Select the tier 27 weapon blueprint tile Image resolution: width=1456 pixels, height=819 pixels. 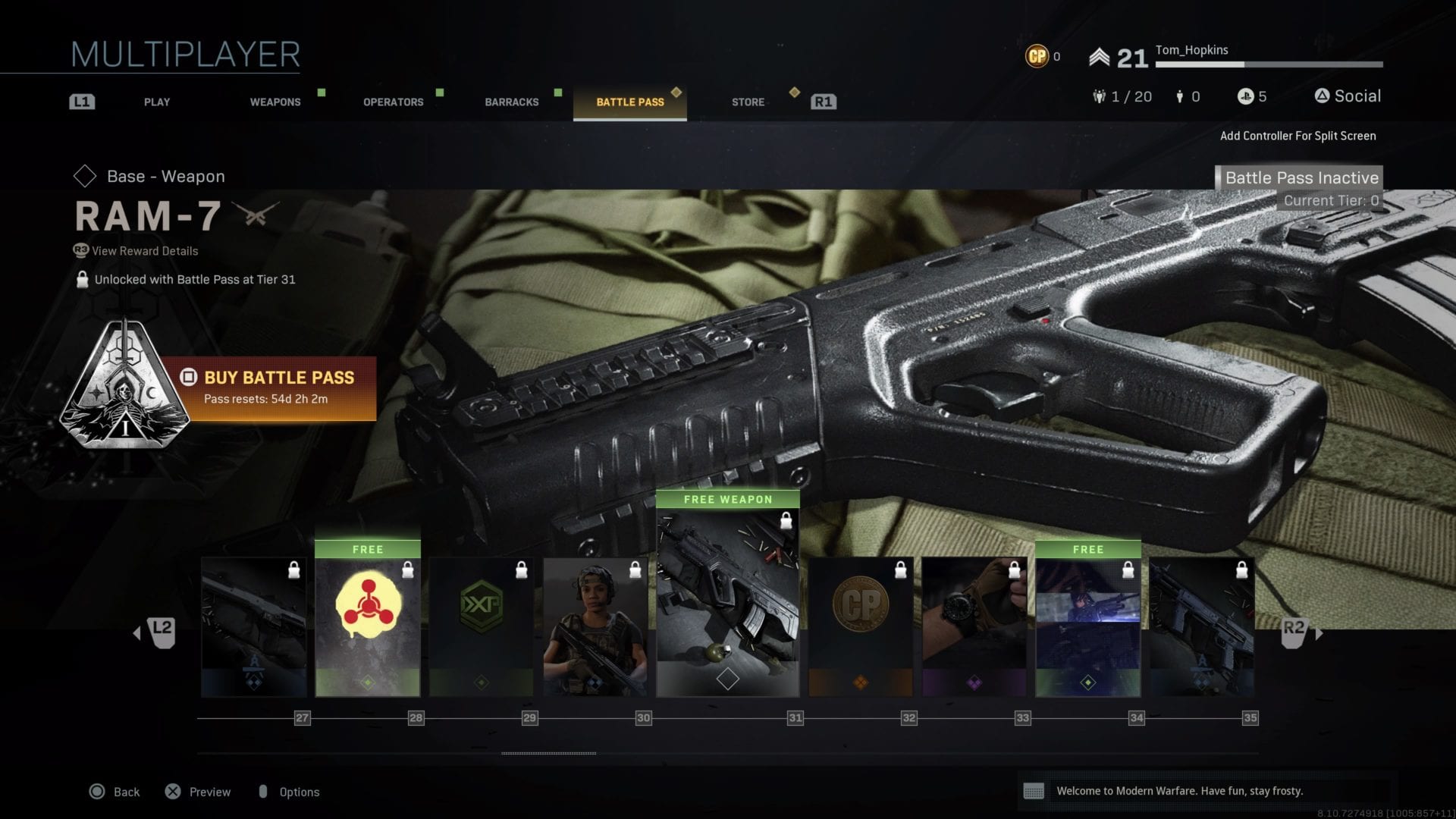pos(254,626)
